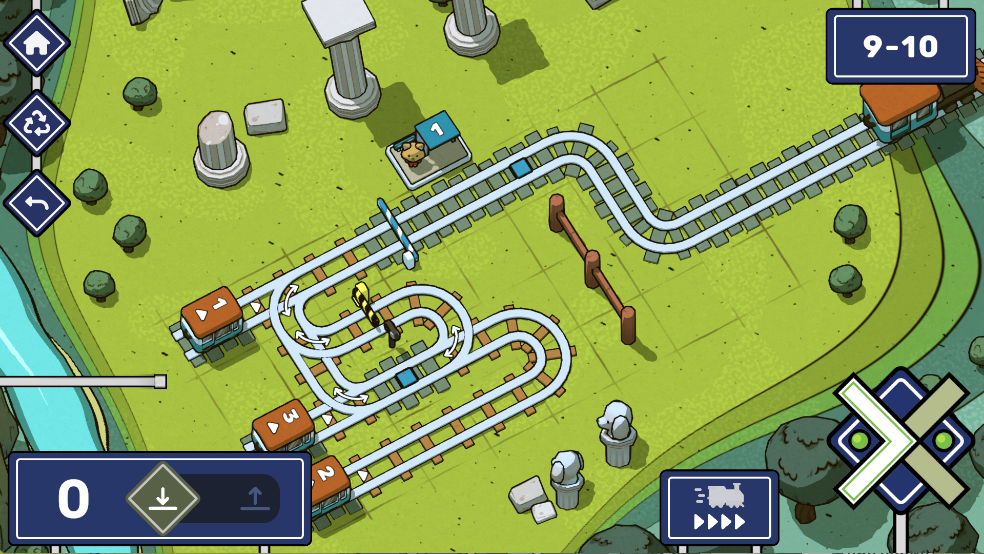Undo the last move
The height and width of the screenshot is (554, 984).
pyautogui.click(x=37, y=203)
